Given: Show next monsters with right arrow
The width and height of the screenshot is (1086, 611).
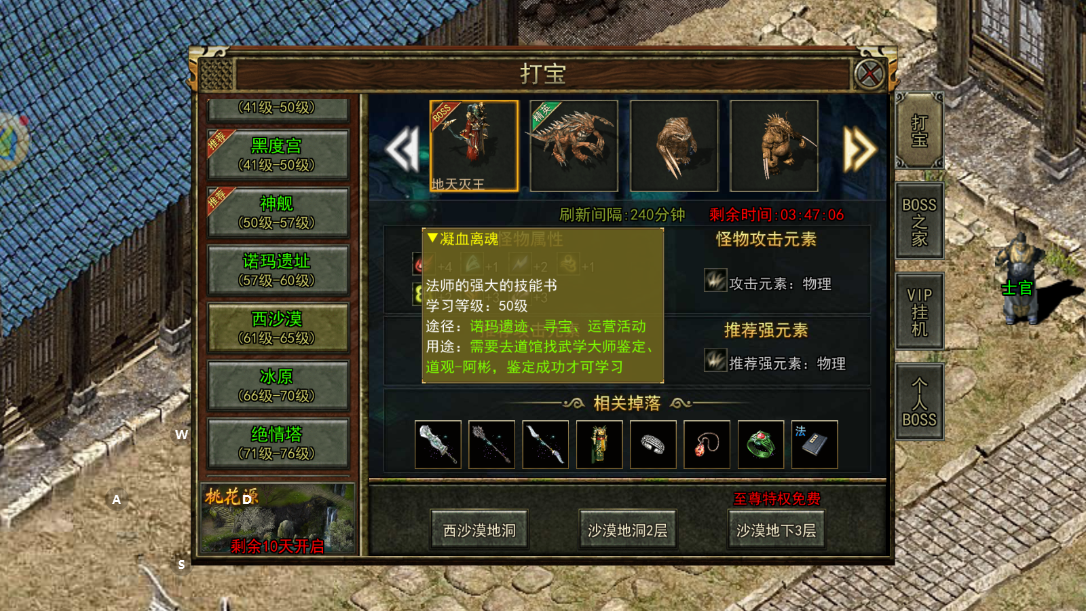Looking at the screenshot, I should click(859, 150).
